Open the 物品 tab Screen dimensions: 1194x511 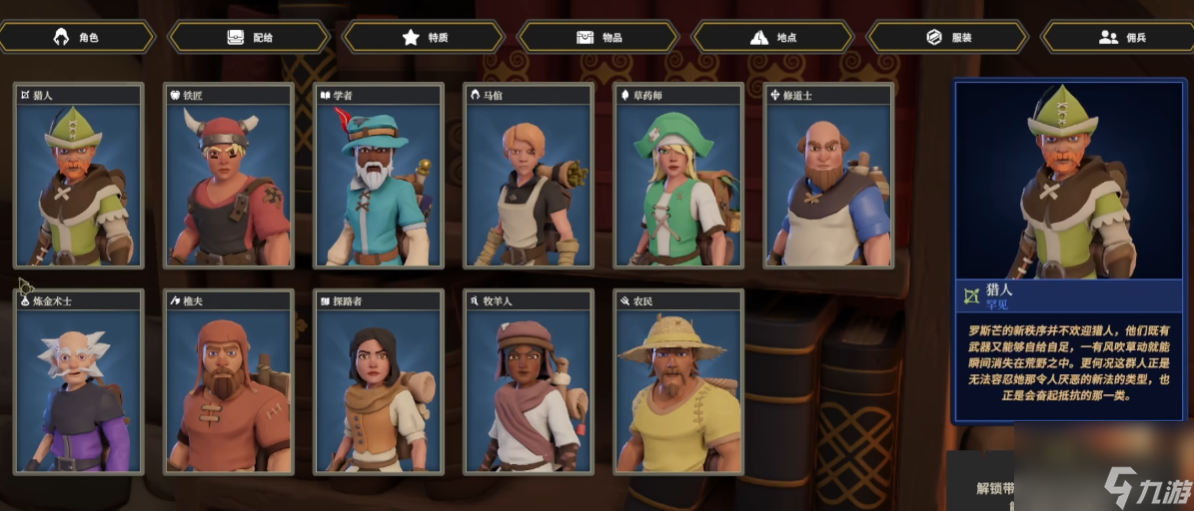599,38
